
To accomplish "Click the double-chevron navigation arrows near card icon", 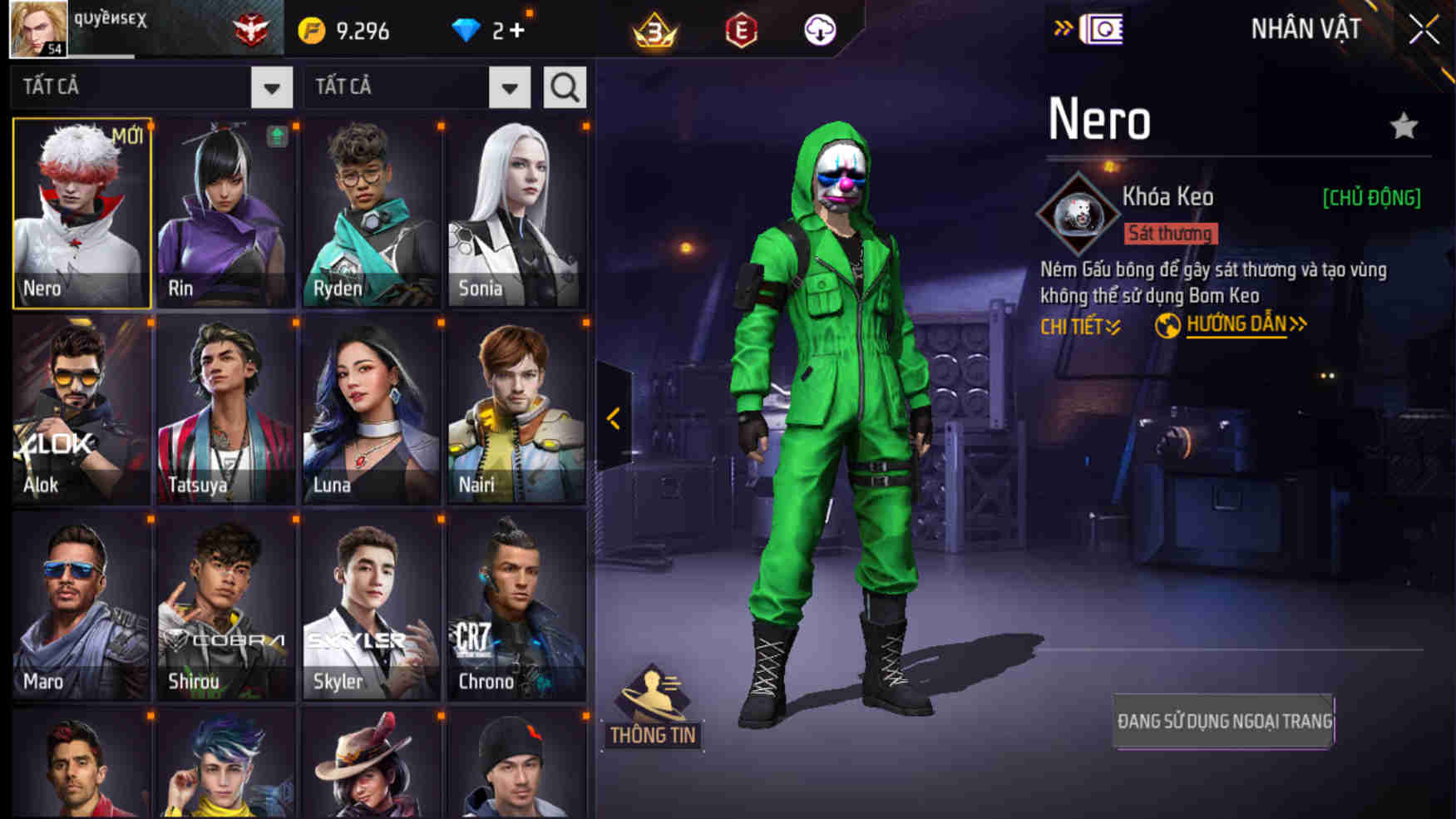I will (1064, 27).
